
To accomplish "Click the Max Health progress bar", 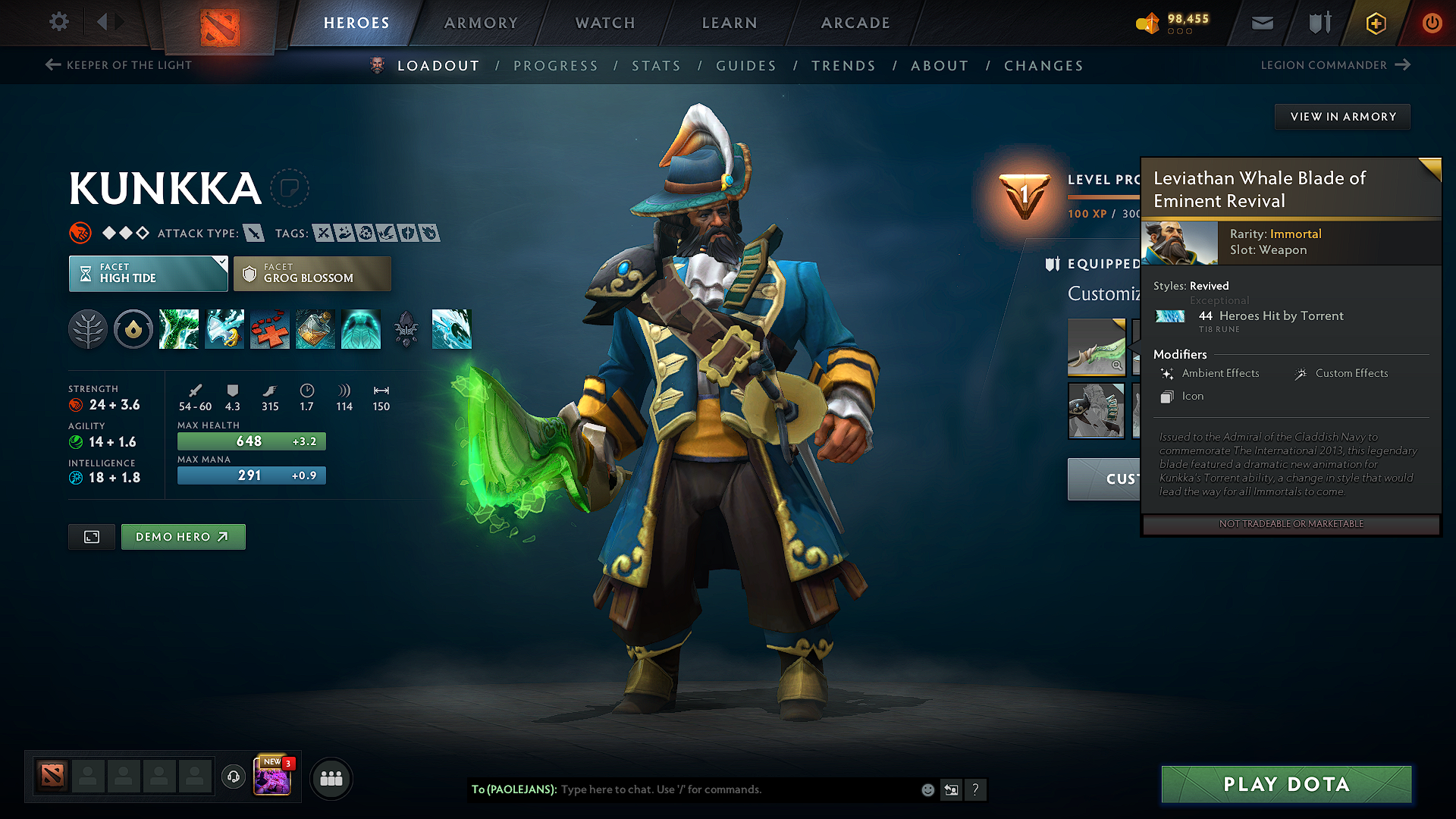I will (251, 441).
